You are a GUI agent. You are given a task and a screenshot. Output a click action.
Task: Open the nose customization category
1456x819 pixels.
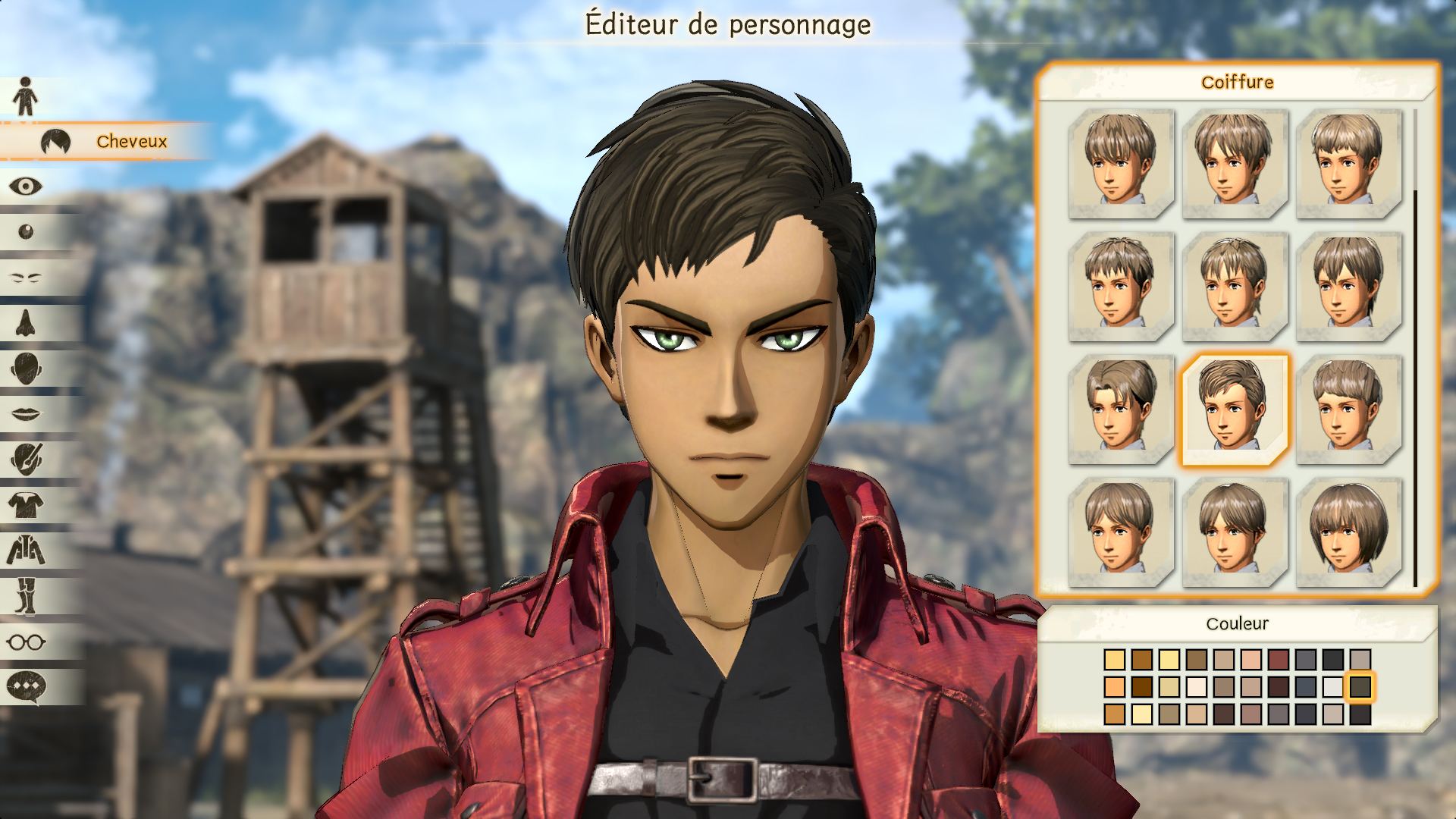[25, 322]
